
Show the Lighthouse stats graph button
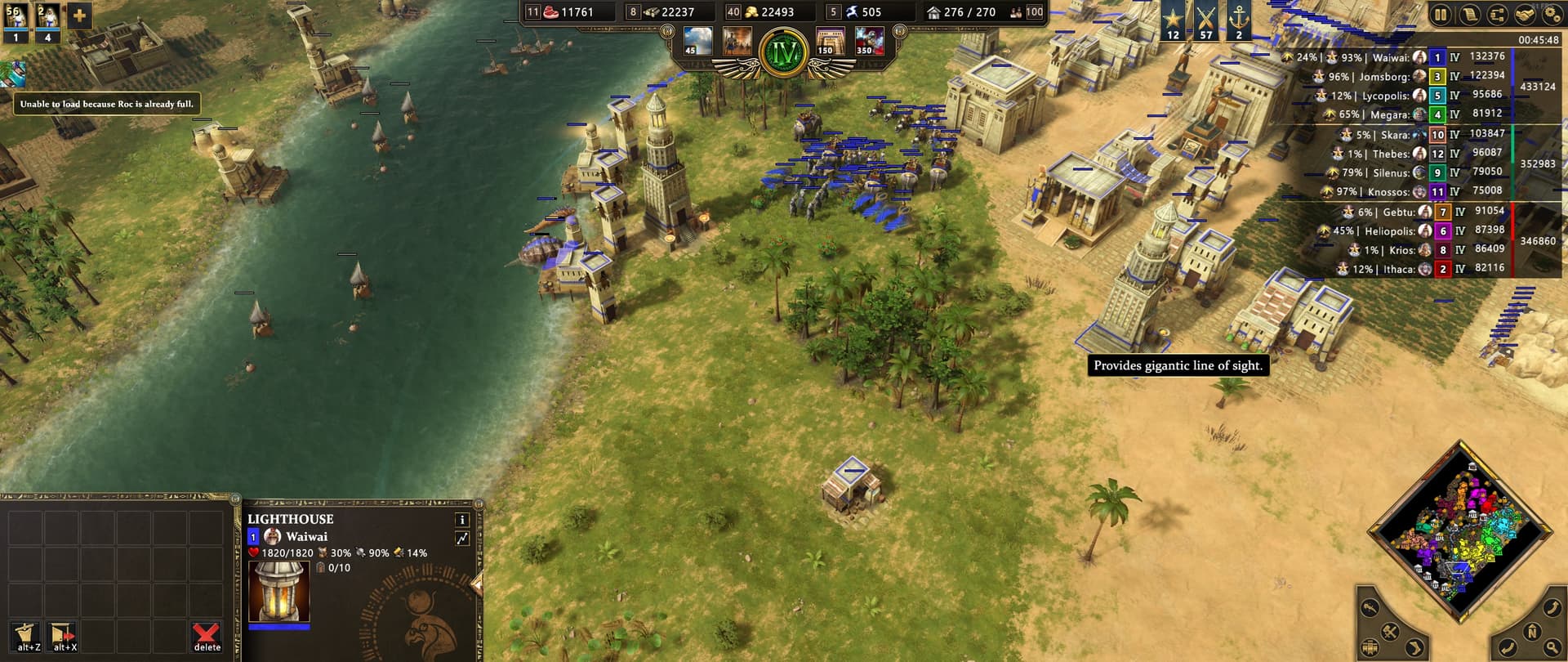462,539
